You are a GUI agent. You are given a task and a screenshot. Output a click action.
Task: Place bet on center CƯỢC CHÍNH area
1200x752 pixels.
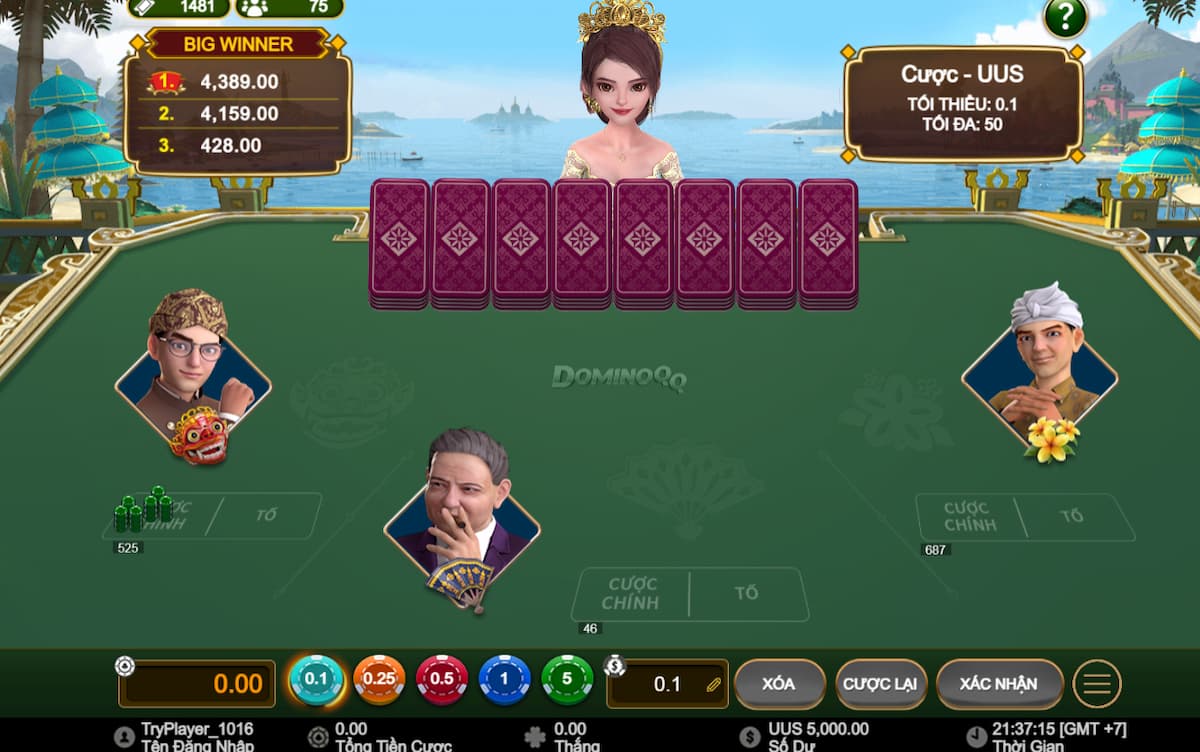click(x=631, y=594)
